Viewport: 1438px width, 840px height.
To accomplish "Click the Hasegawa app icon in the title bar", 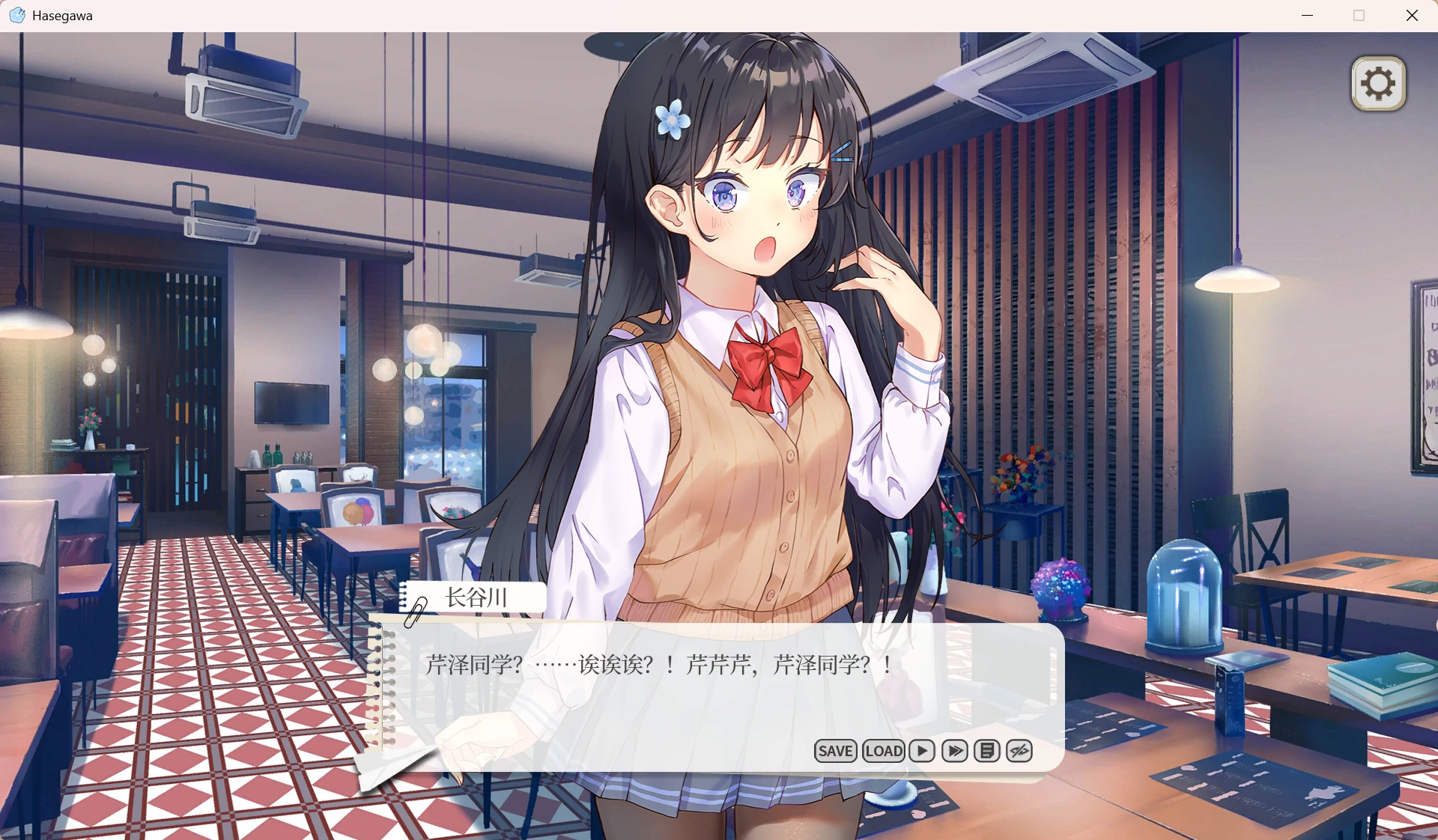I will click(x=16, y=15).
